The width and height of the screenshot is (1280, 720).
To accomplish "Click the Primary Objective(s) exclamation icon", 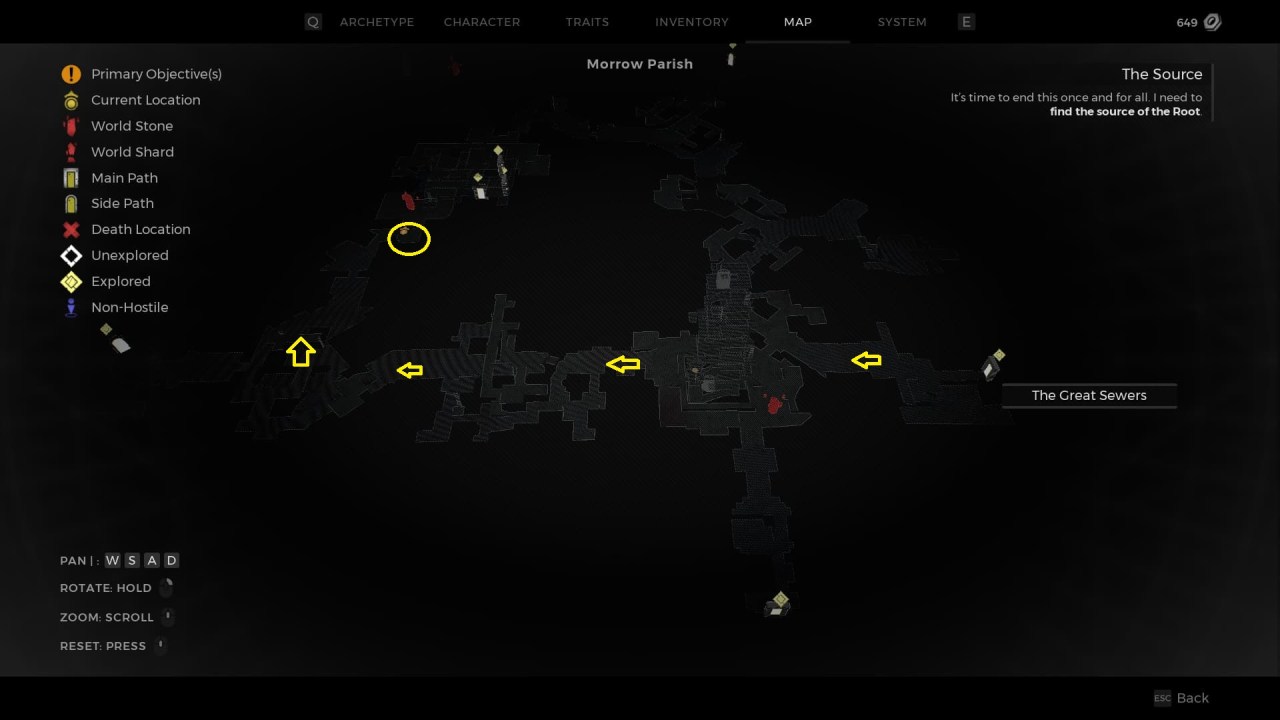I will 70,73.
